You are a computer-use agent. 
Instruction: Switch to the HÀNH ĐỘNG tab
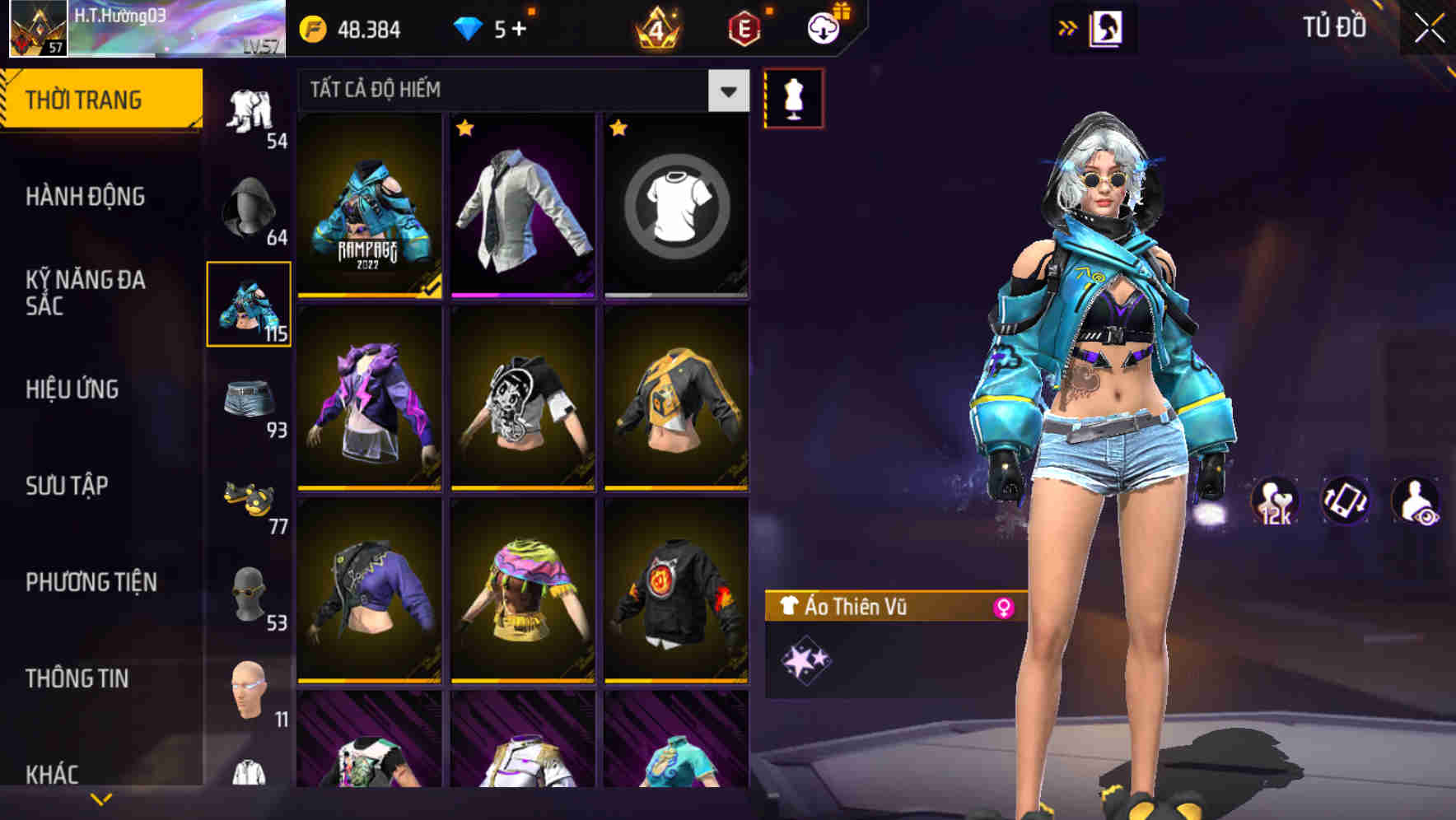pyautogui.click(x=86, y=196)
